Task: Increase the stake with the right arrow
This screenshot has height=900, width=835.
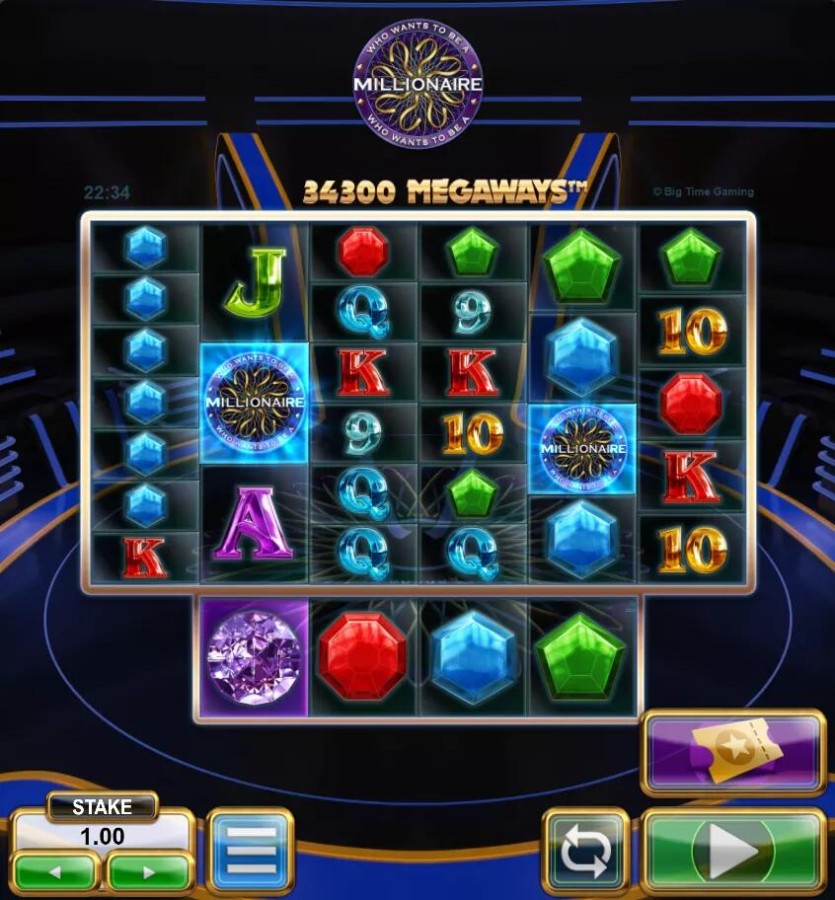Action: click(x=149, y=871)
